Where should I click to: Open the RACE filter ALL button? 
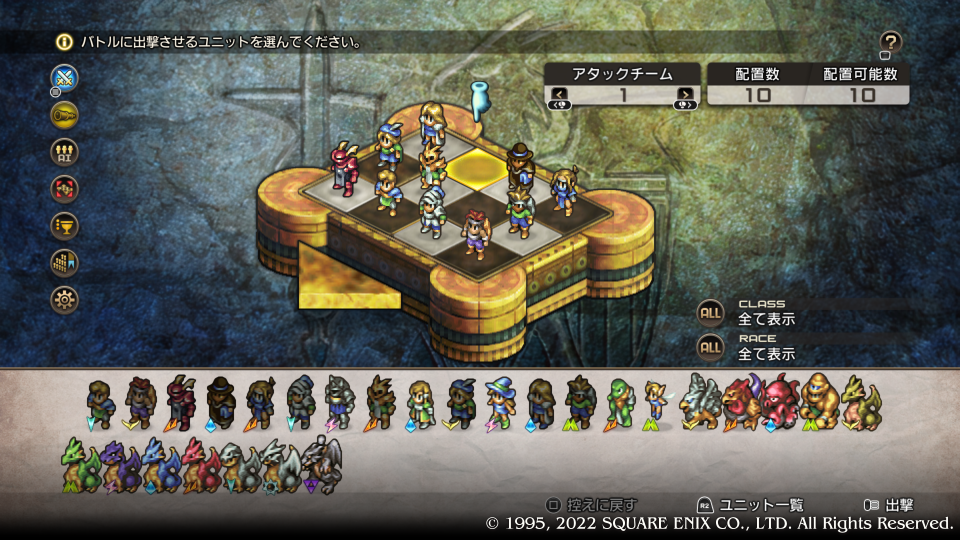710,347
